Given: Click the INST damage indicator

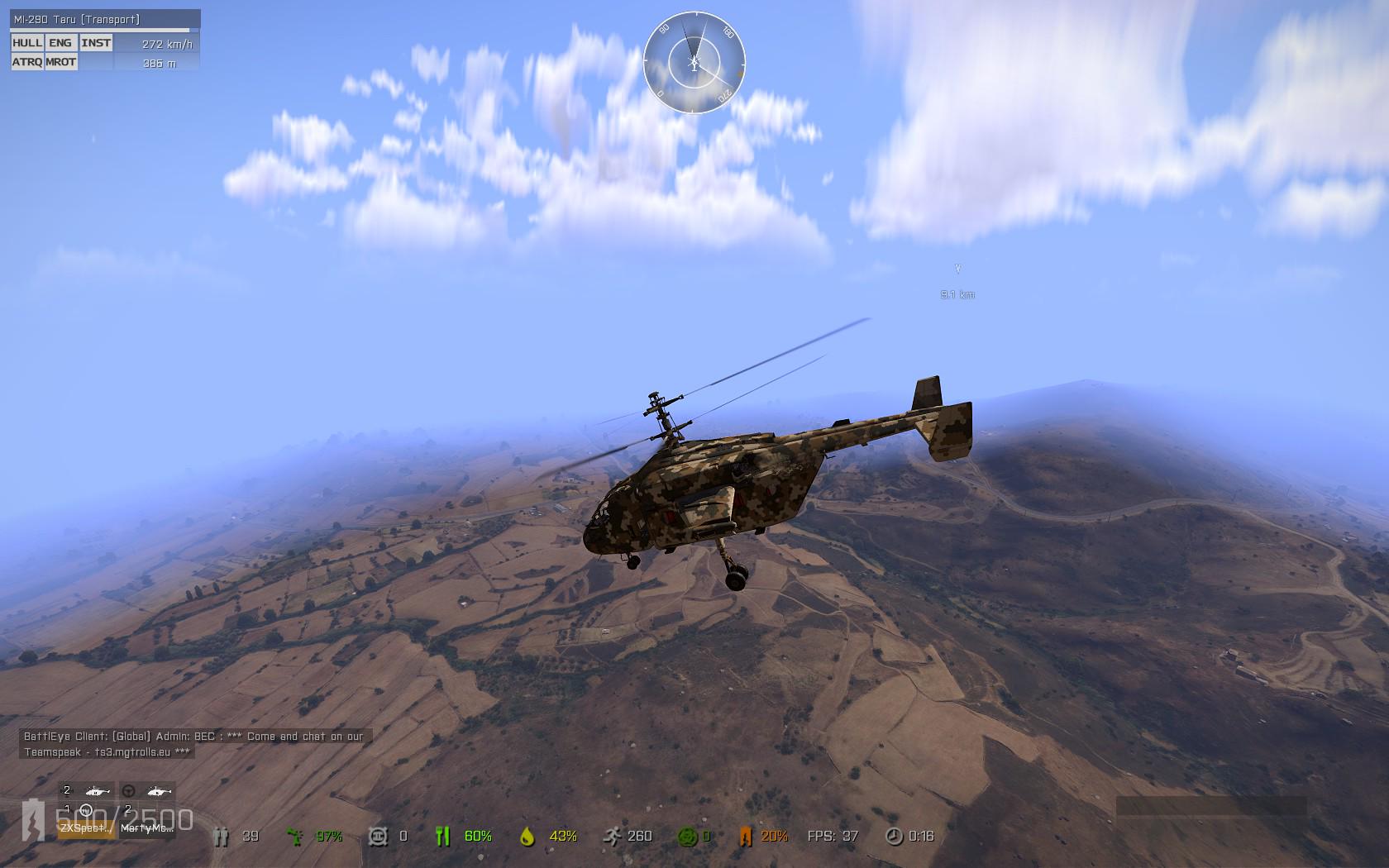Looking at the screenshot, I should point(96,43).
